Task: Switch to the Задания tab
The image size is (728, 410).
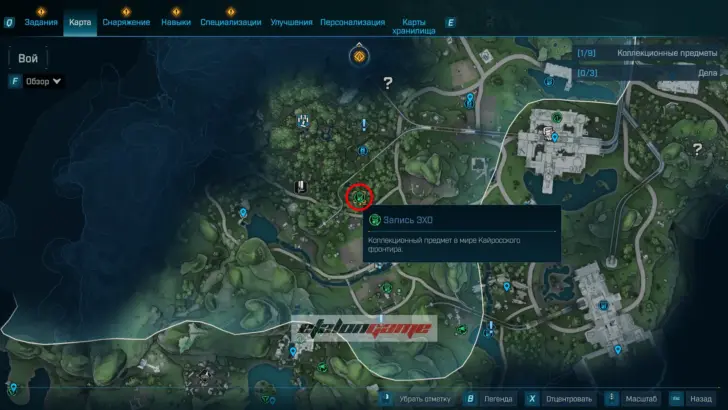Action: pos(41,22)
